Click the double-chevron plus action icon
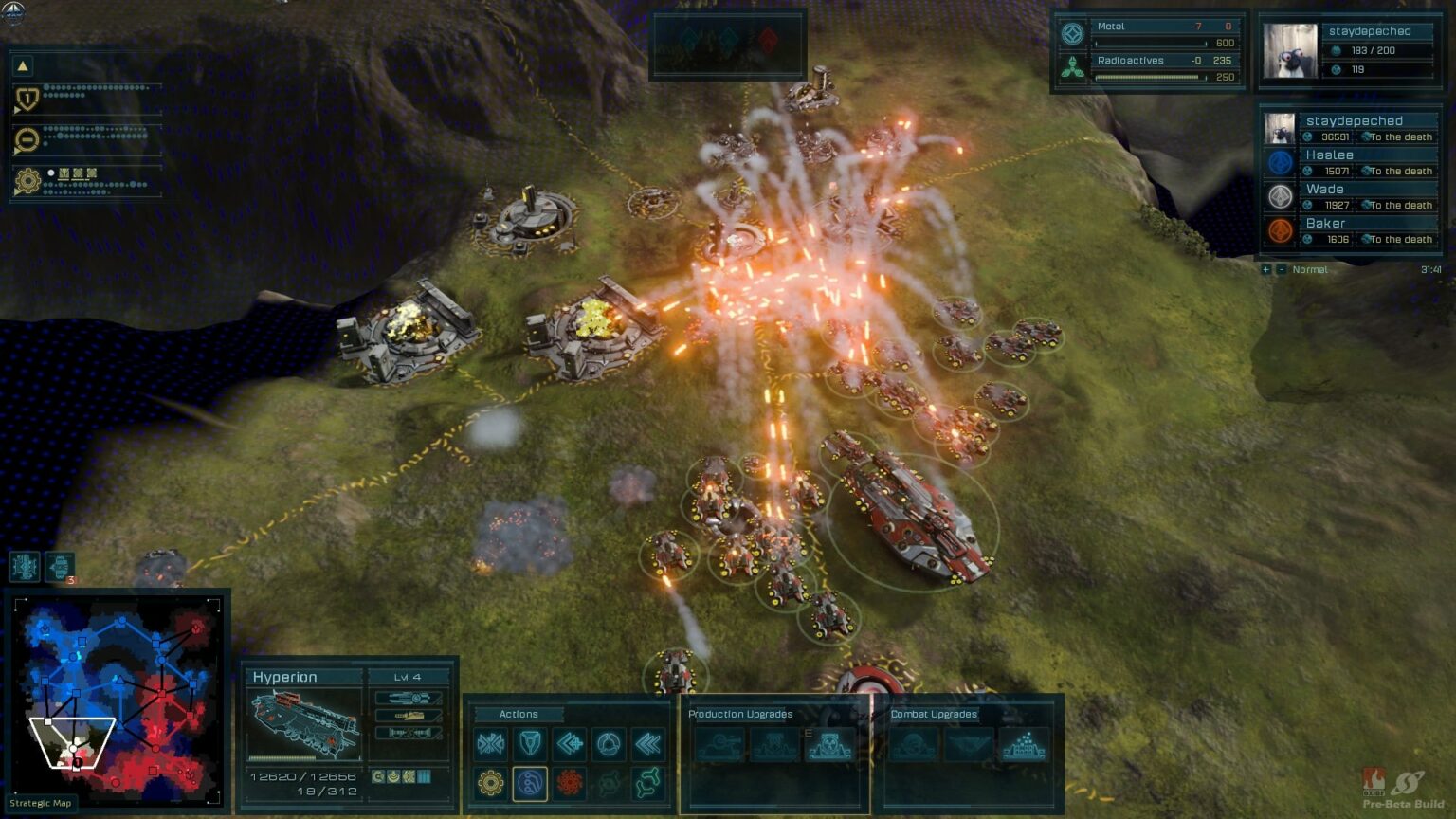 [570, 744]
